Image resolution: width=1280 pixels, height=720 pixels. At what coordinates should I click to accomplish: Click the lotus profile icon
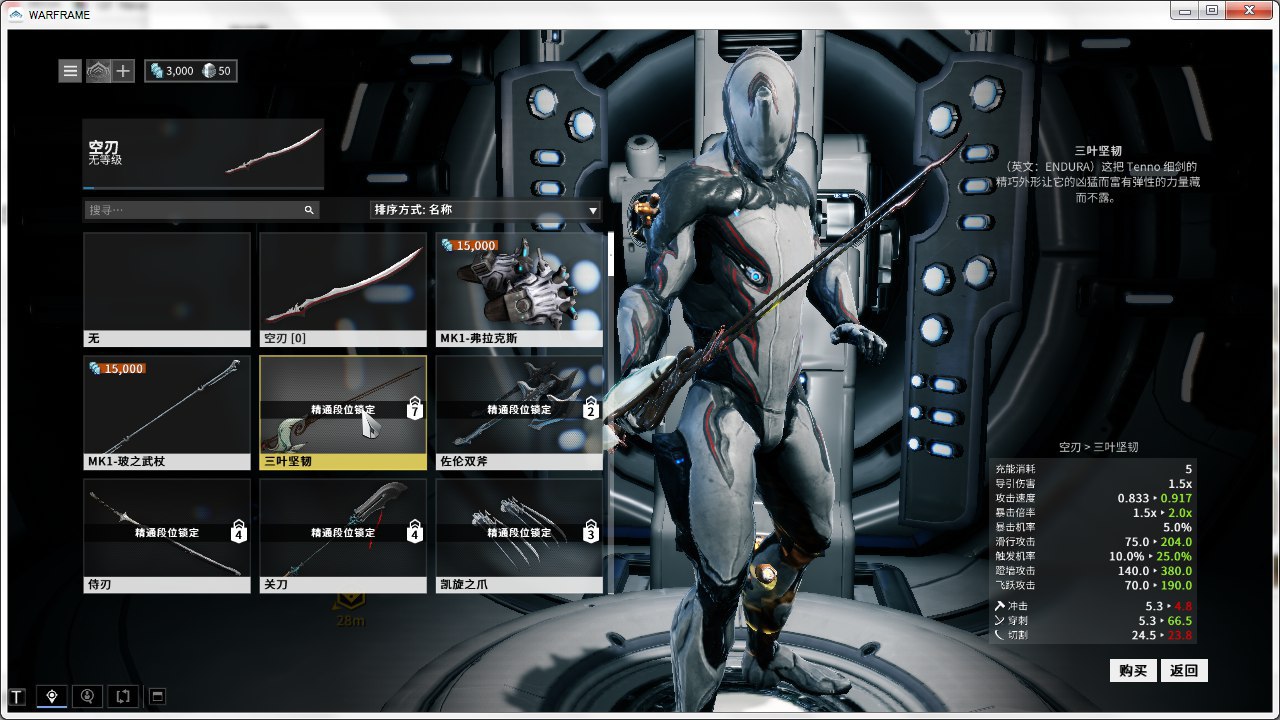pyautogui.click(x=98, y=71)
